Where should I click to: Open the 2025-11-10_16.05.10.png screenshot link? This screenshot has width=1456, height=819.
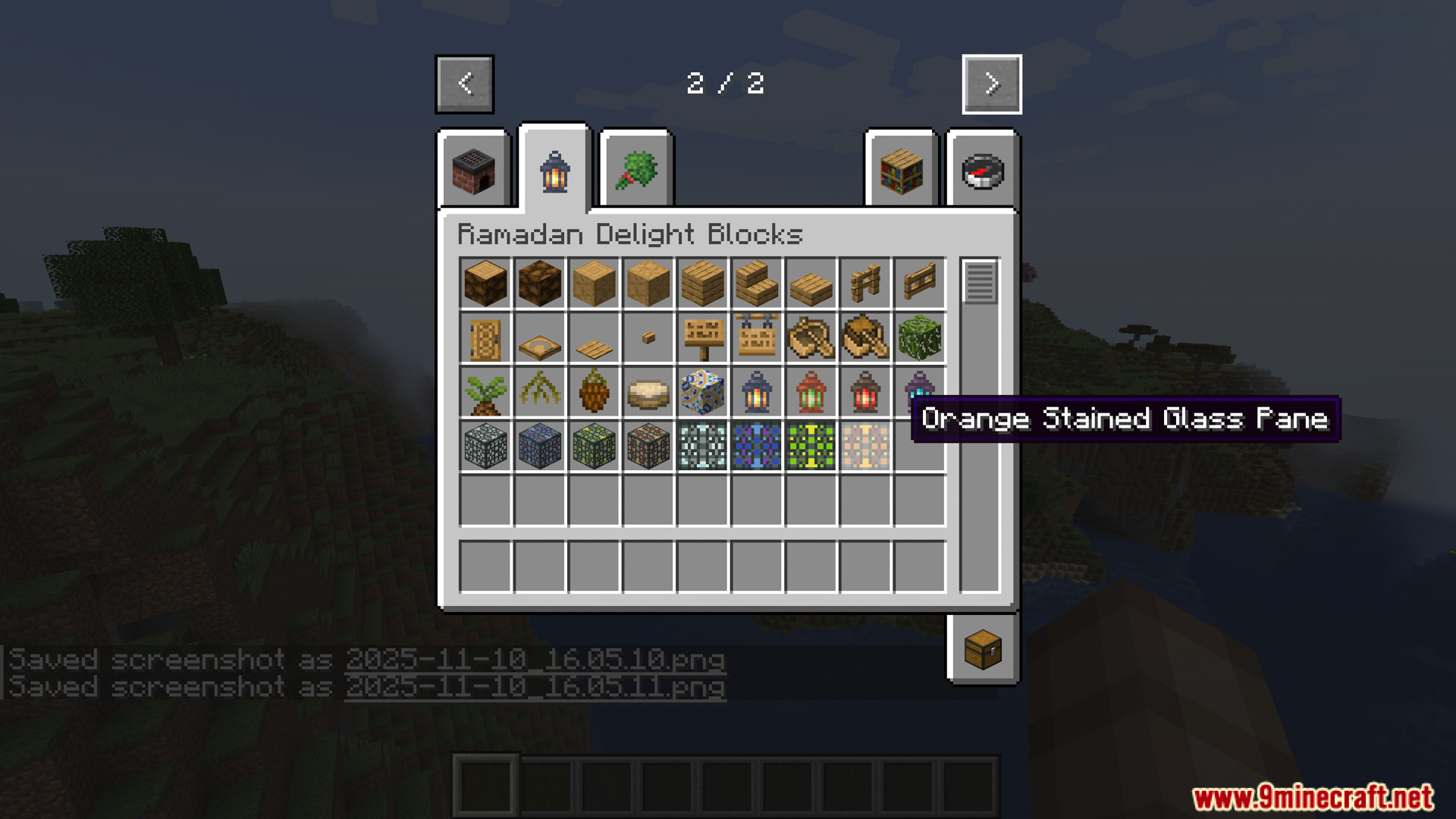click(535, 660)
